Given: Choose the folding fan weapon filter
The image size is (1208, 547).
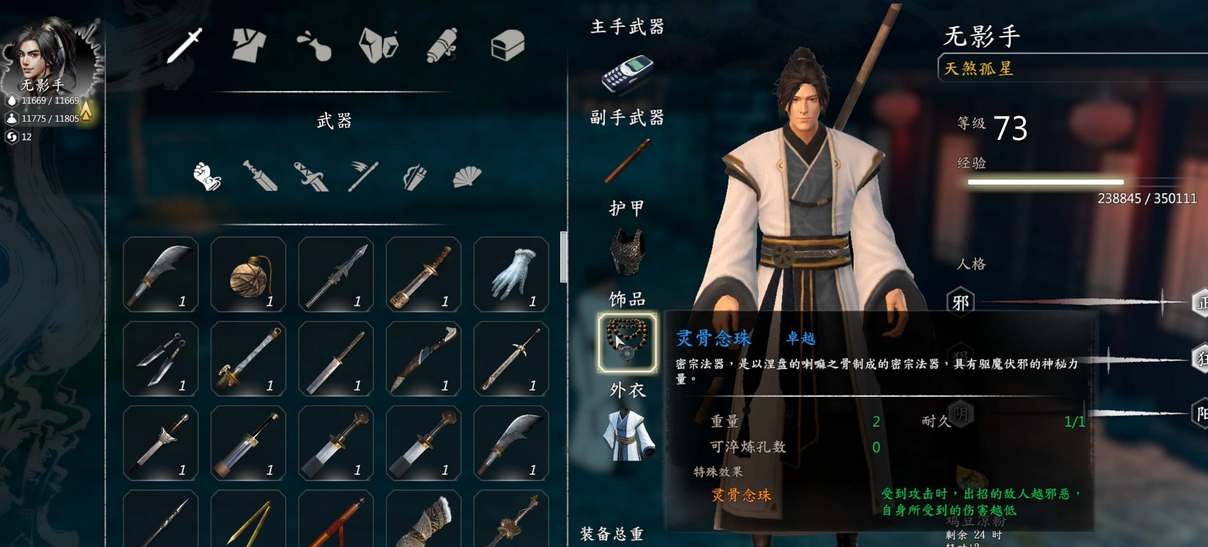Looking at the screenshot, I should coord(466,177).
